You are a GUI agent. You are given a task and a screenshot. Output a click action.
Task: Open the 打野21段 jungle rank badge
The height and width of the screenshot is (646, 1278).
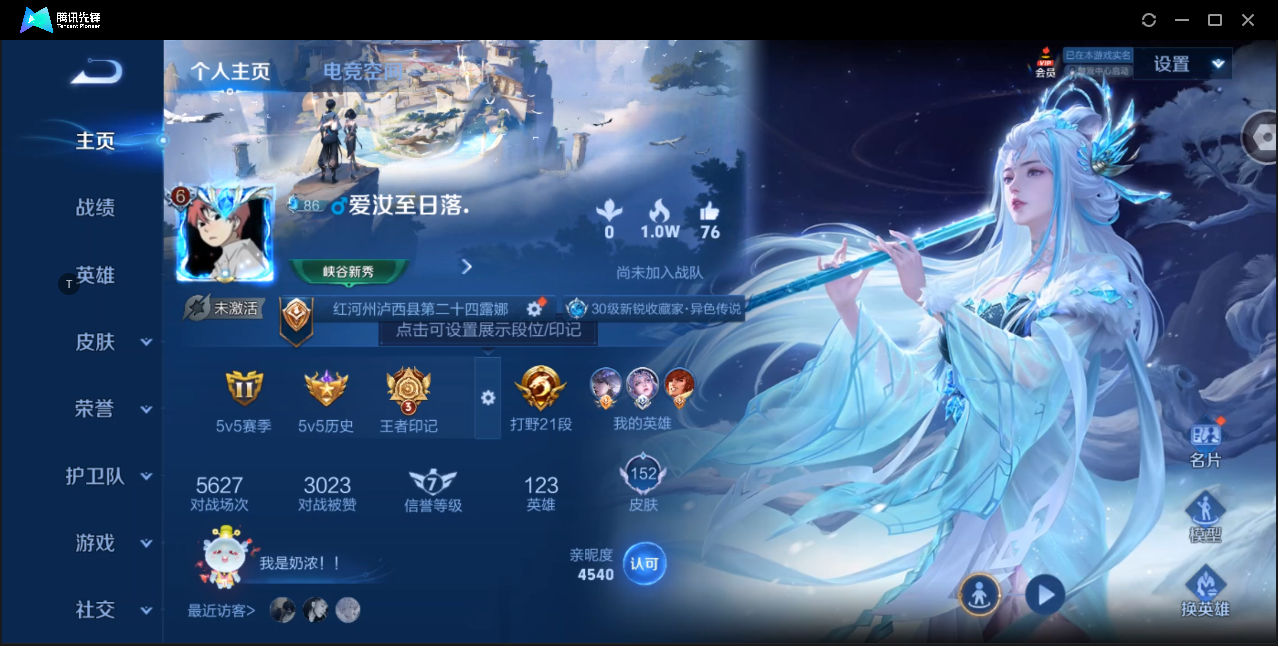click(x=541, y=398)
